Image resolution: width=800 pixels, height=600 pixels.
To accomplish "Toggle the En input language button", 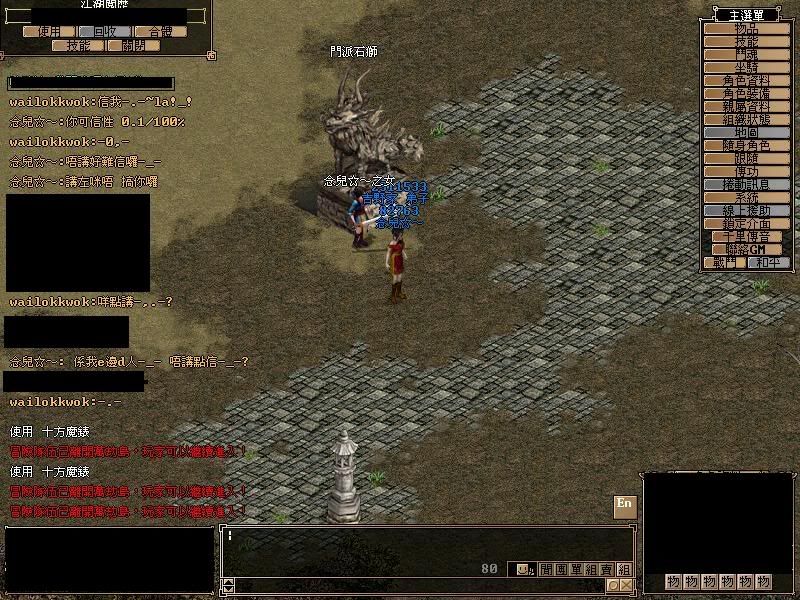I will 624,503.
